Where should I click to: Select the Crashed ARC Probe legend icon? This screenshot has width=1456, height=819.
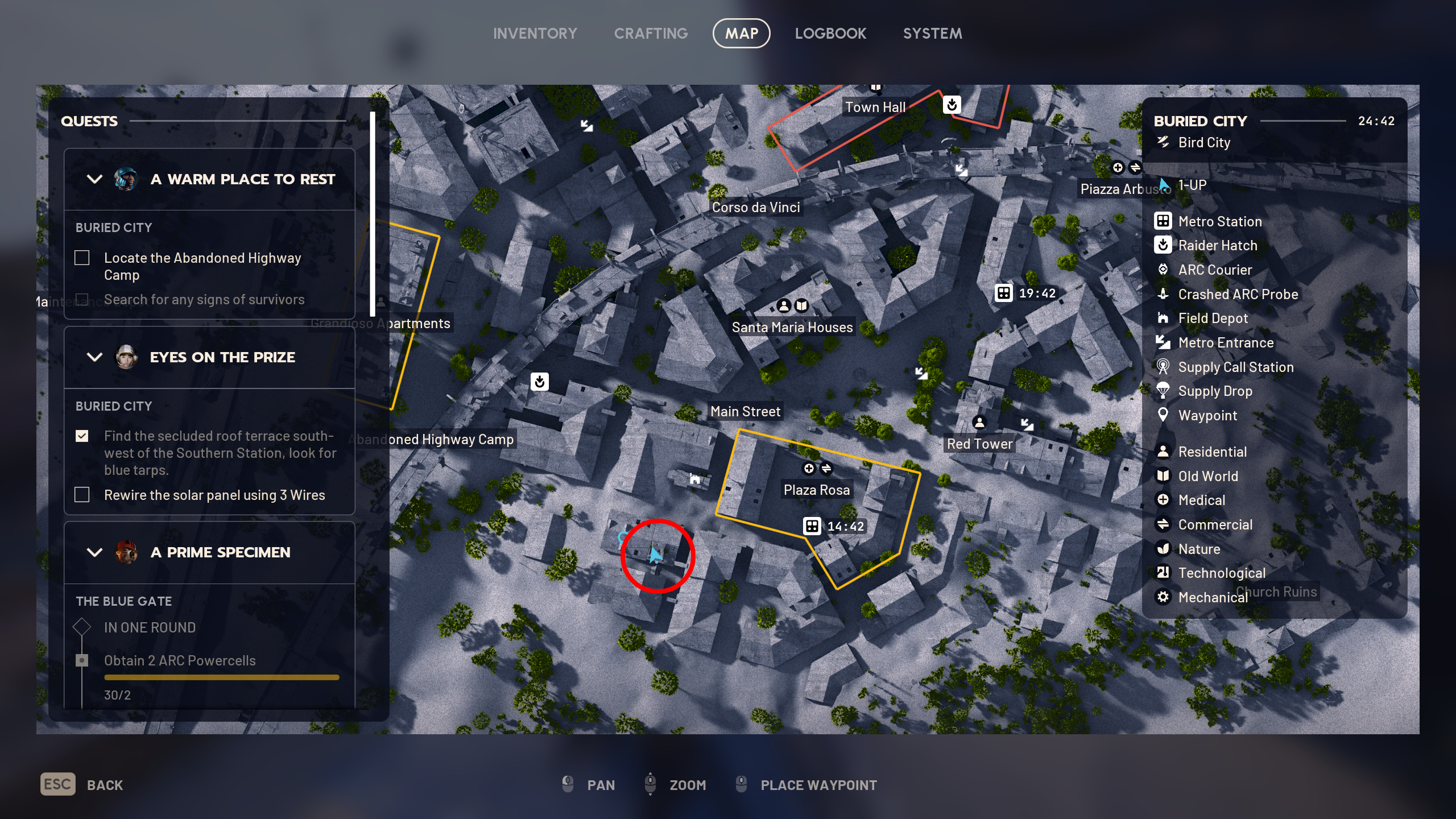(1163, 294)
